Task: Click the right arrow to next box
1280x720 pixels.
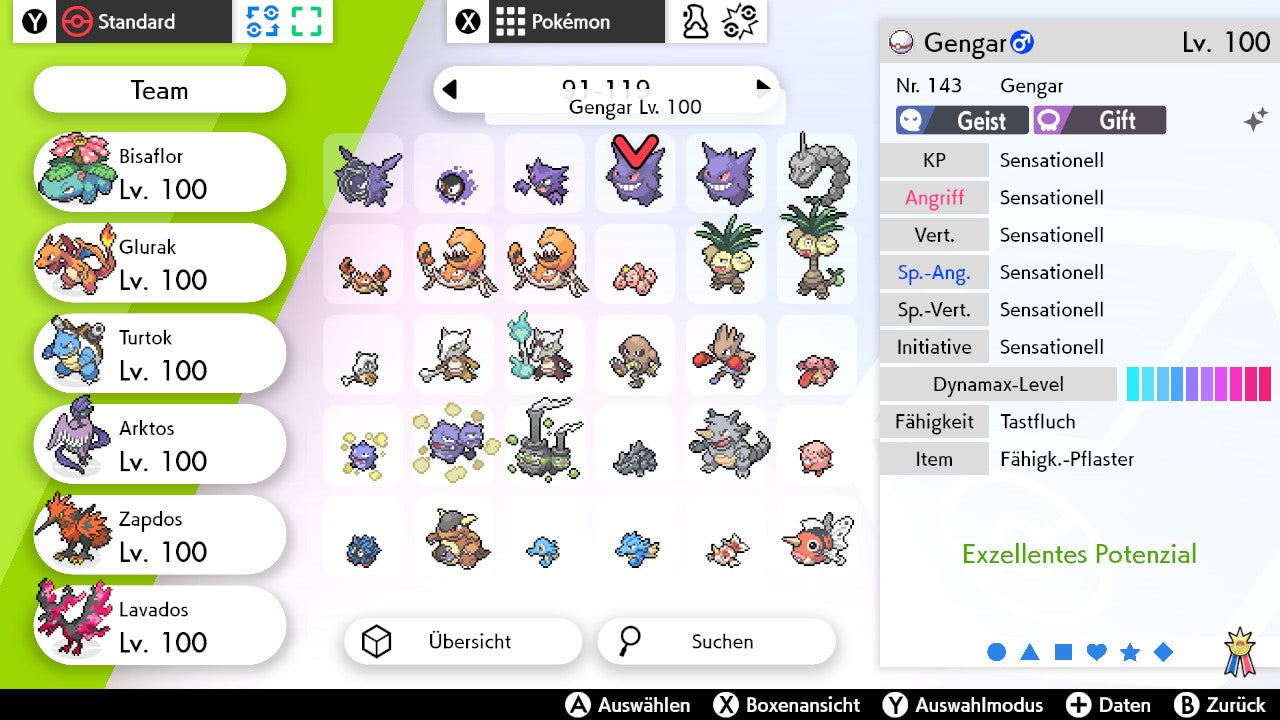Action: 764,90
